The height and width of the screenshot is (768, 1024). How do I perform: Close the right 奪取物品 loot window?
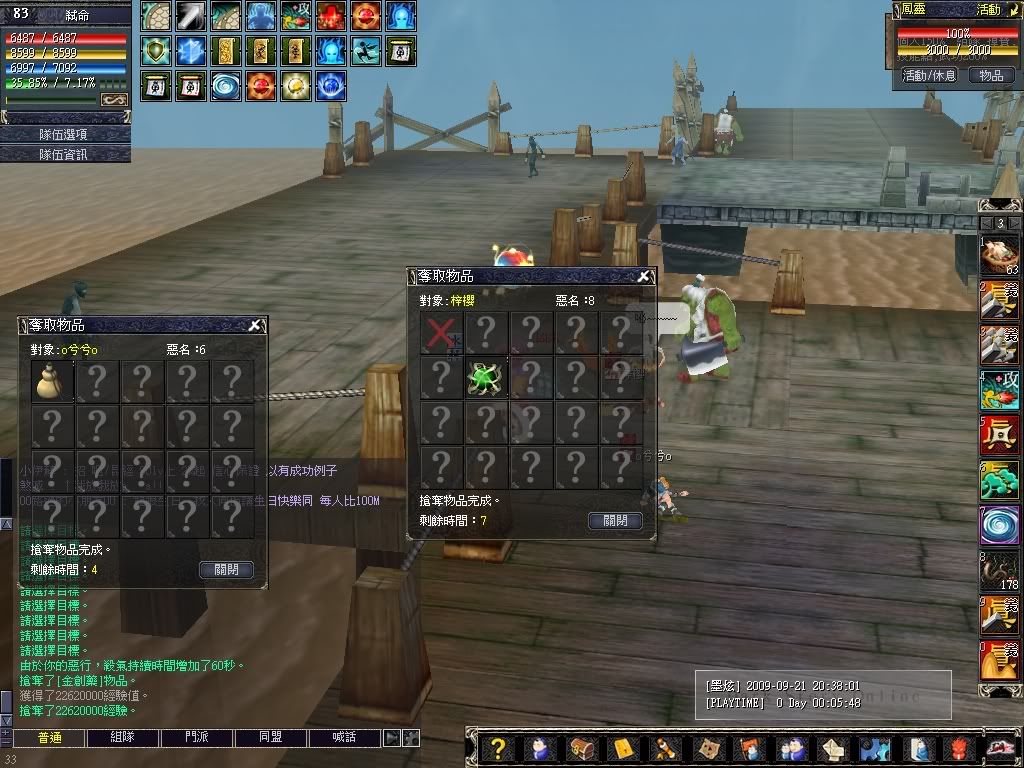(645, 276)
